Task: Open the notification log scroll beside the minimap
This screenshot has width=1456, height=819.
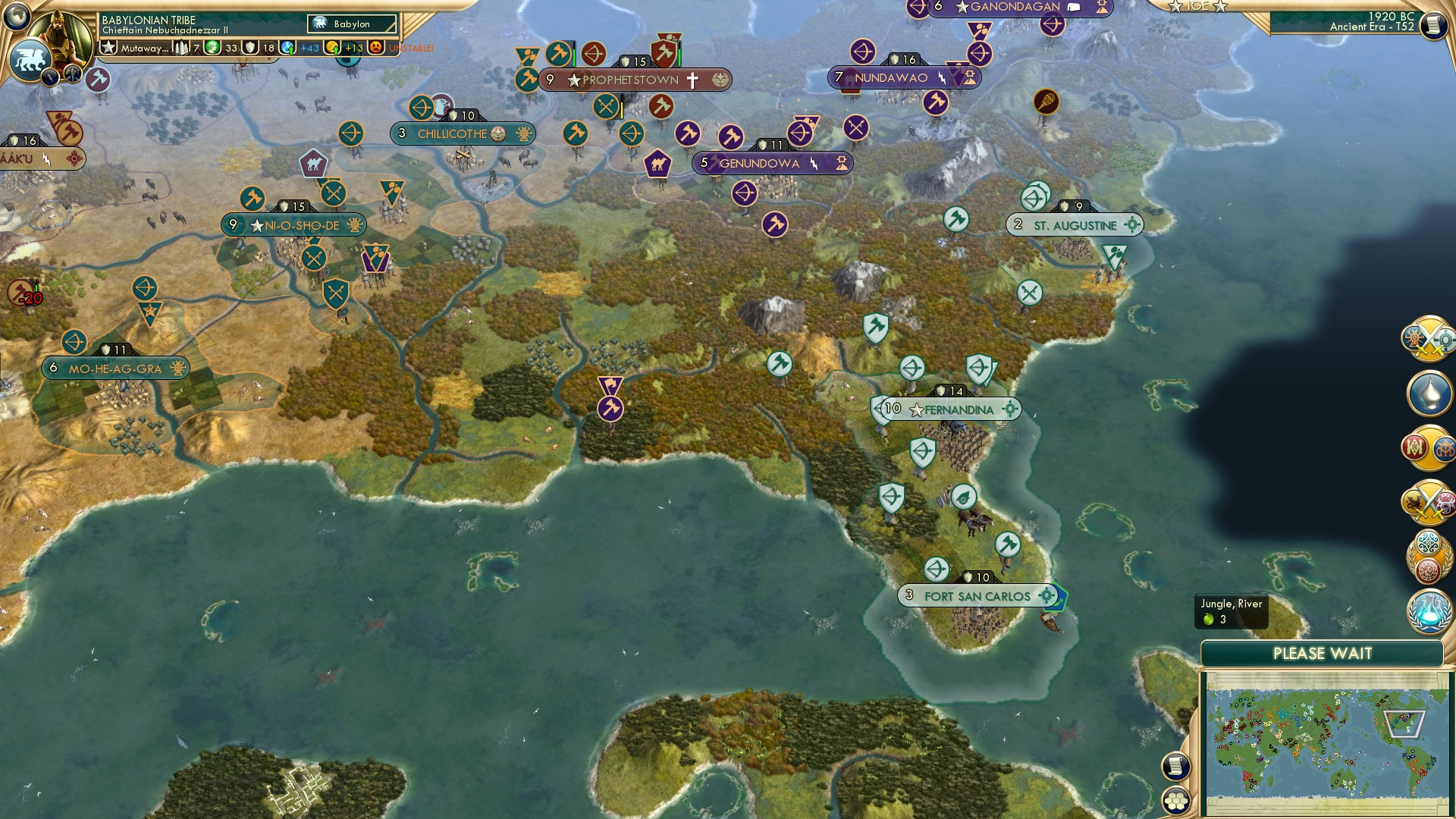Action: point(1175,765)
